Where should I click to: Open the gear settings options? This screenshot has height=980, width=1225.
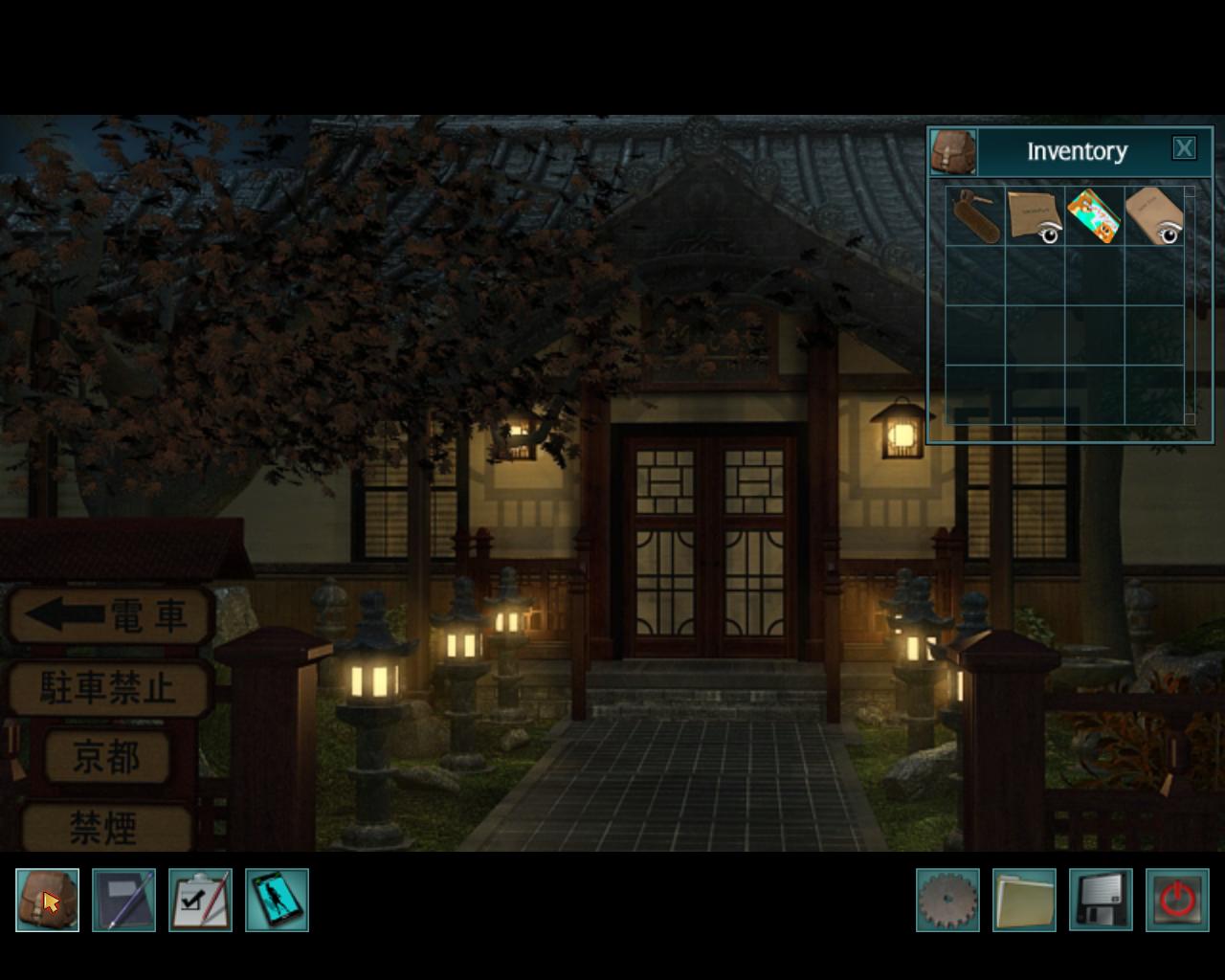coord(947,900)
